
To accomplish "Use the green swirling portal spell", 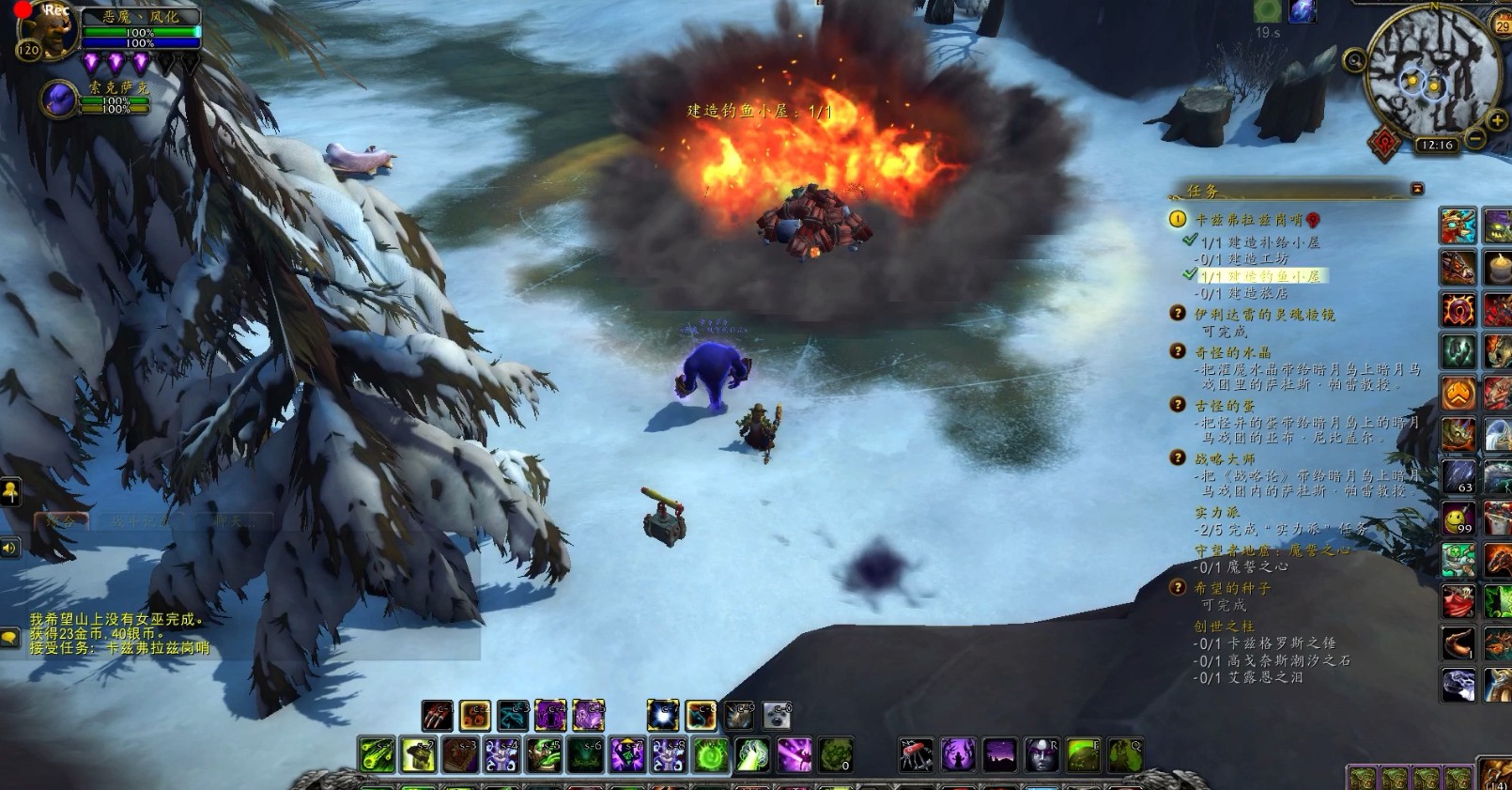I will point(711,755).
